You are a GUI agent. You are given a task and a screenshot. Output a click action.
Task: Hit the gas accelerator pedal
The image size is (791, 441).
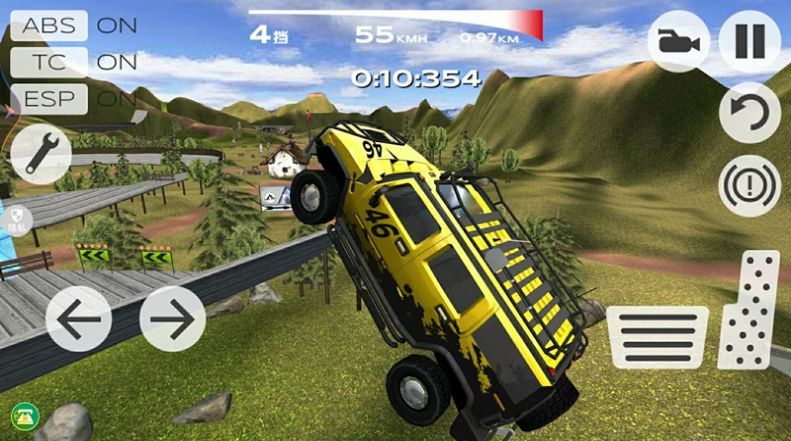click(749, 310)
